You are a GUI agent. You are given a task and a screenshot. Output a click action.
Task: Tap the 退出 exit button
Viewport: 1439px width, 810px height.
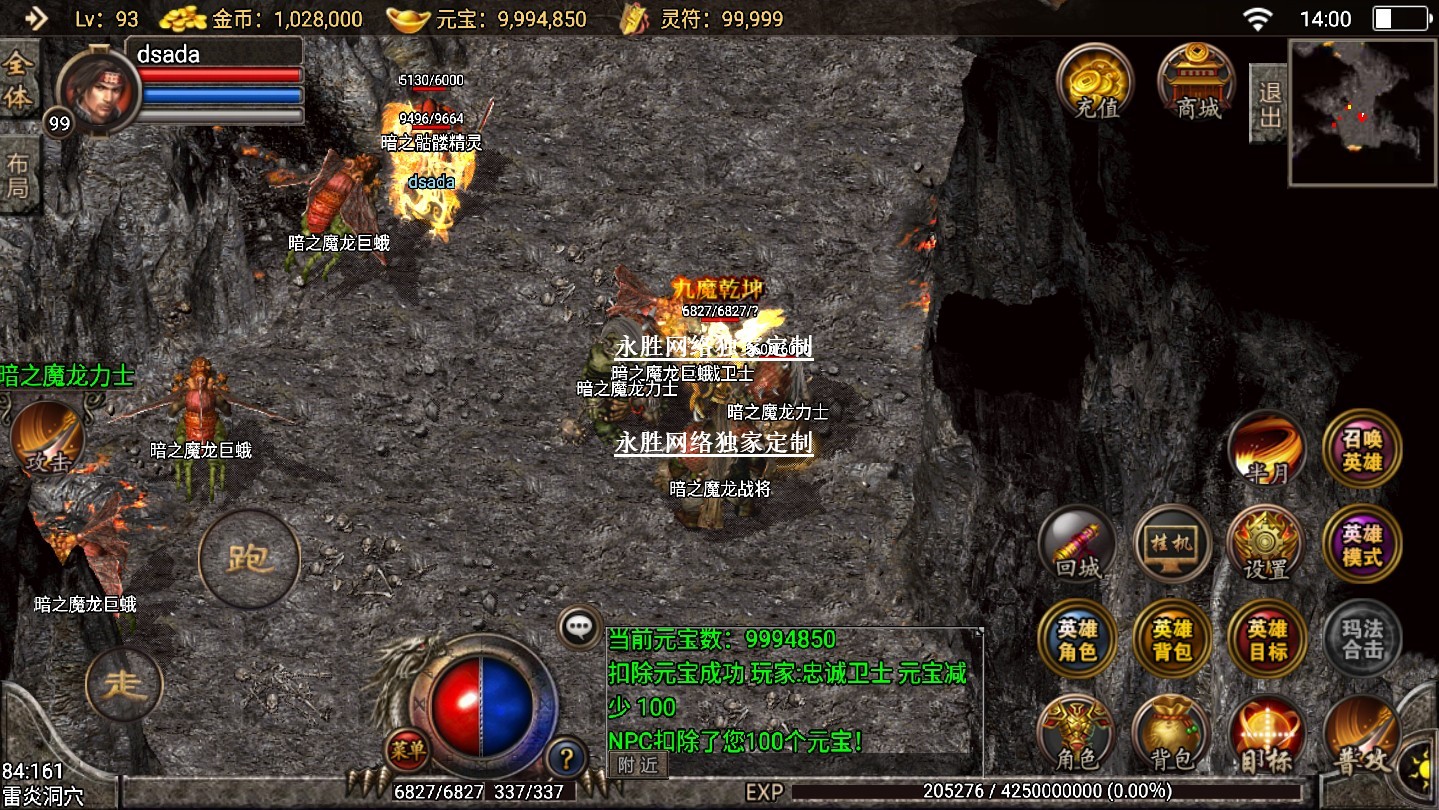pos(1269,104)
